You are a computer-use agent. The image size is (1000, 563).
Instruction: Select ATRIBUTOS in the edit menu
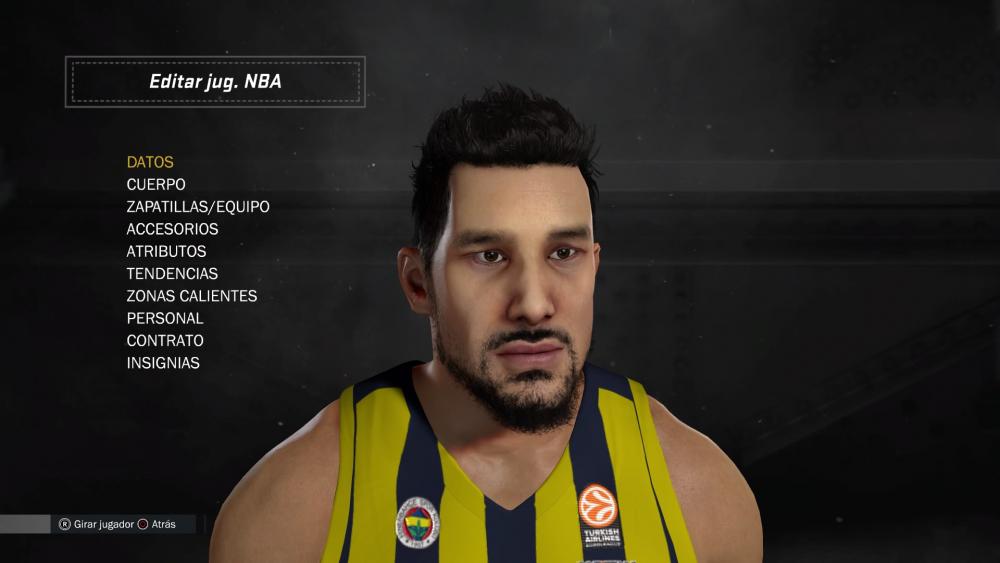coord(166,251)
